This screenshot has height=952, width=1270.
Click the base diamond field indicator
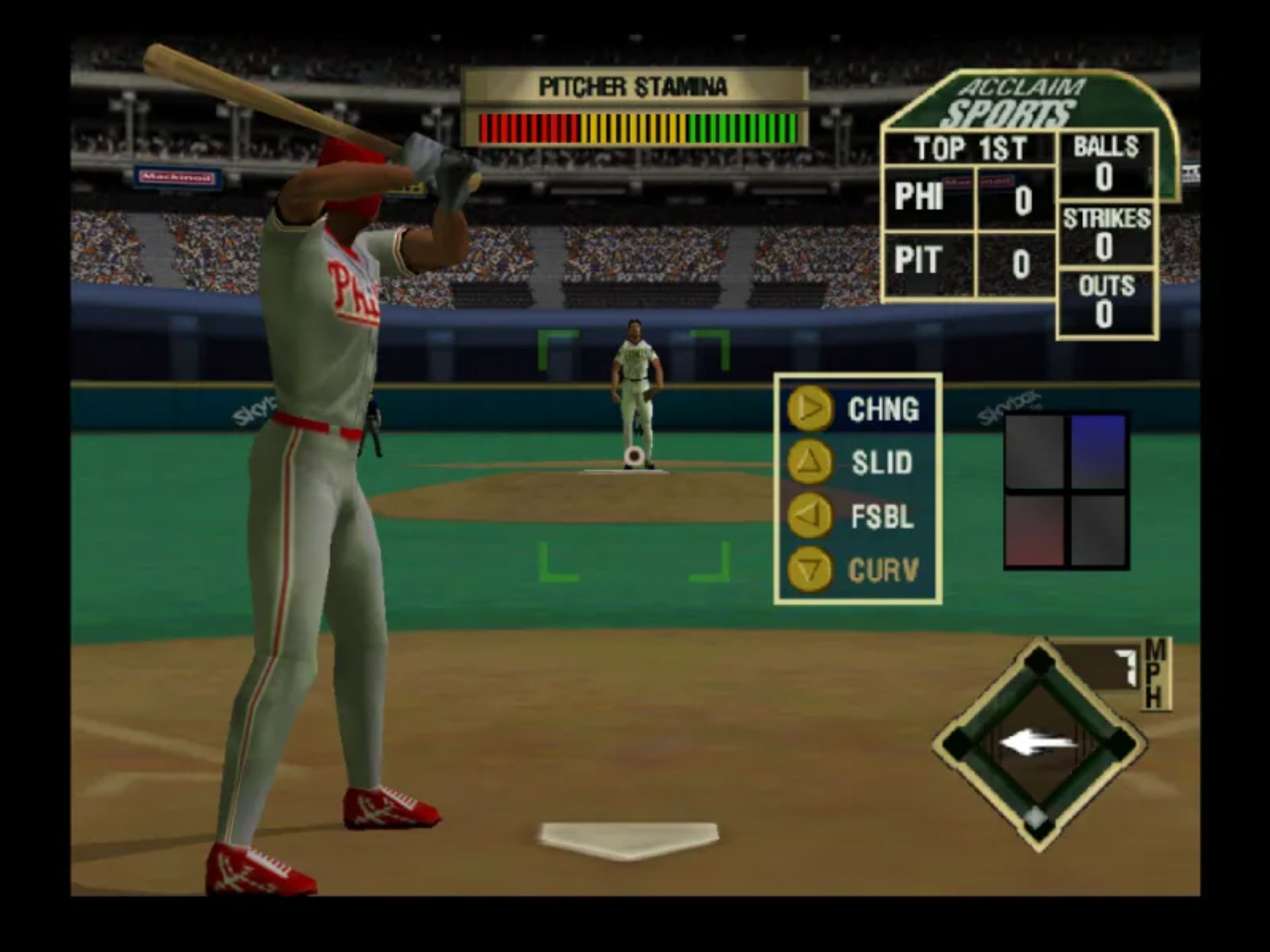[1039, 744]
